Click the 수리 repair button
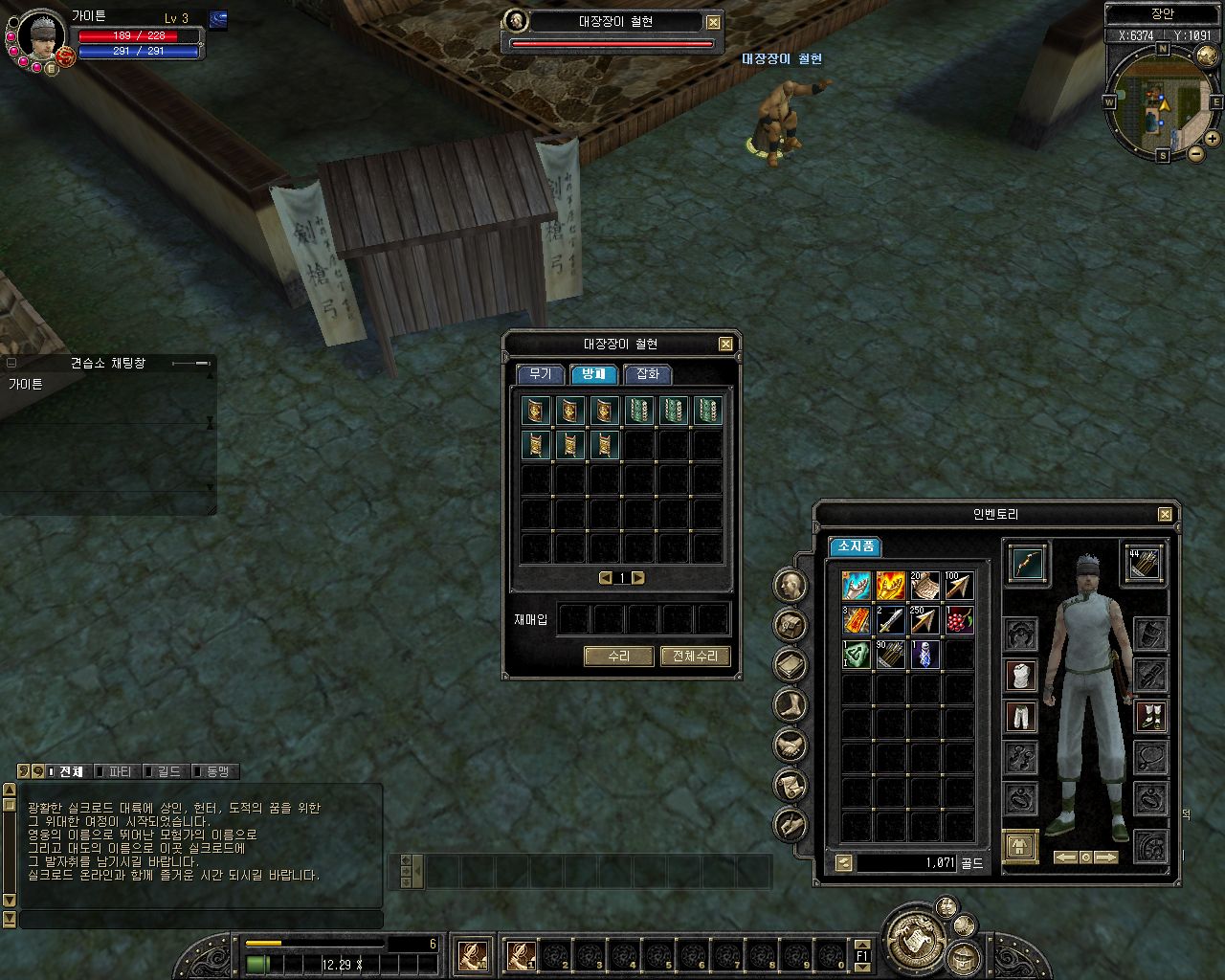 pos(618,657)
